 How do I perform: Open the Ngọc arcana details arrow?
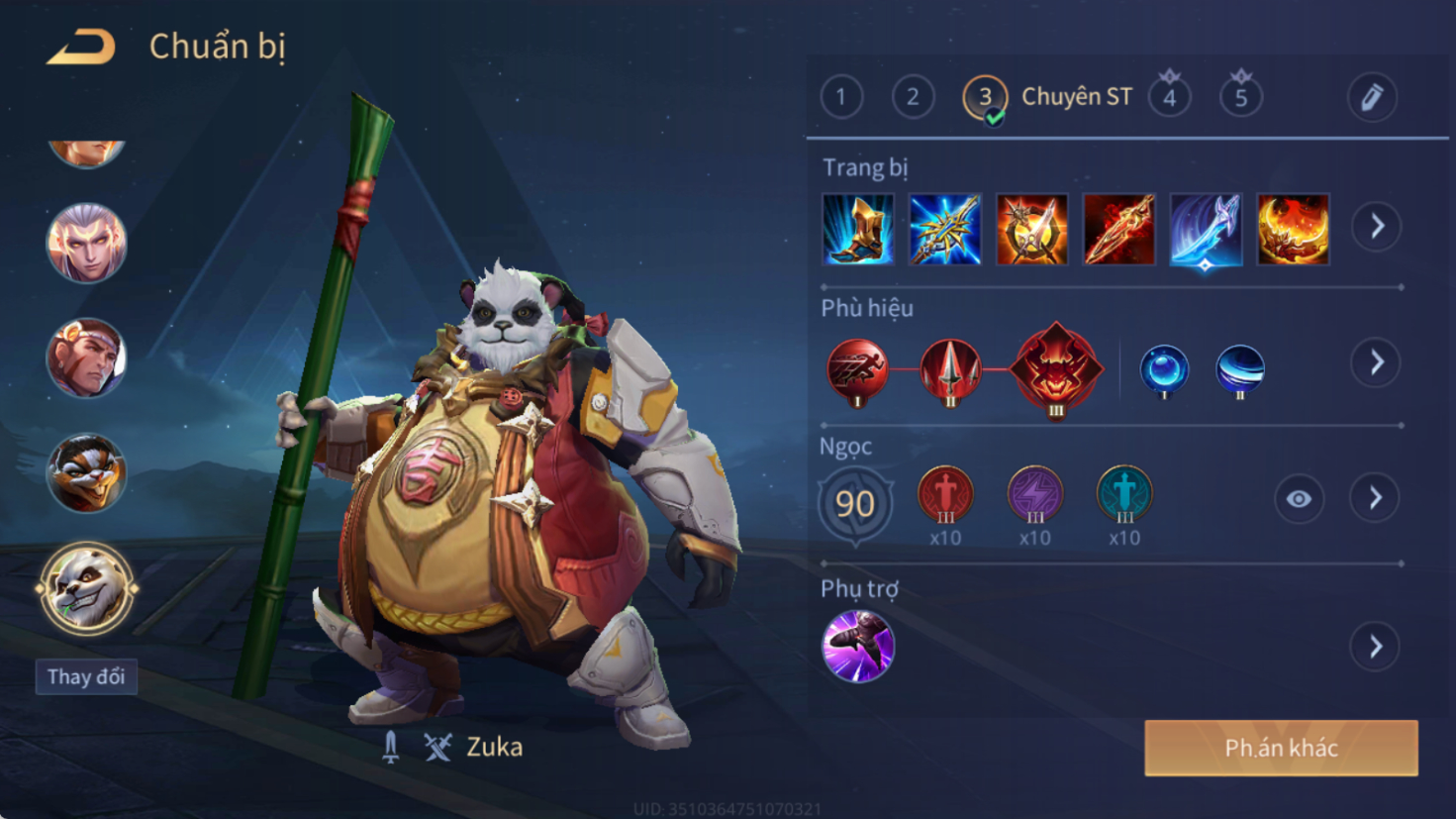(1376, 498)
